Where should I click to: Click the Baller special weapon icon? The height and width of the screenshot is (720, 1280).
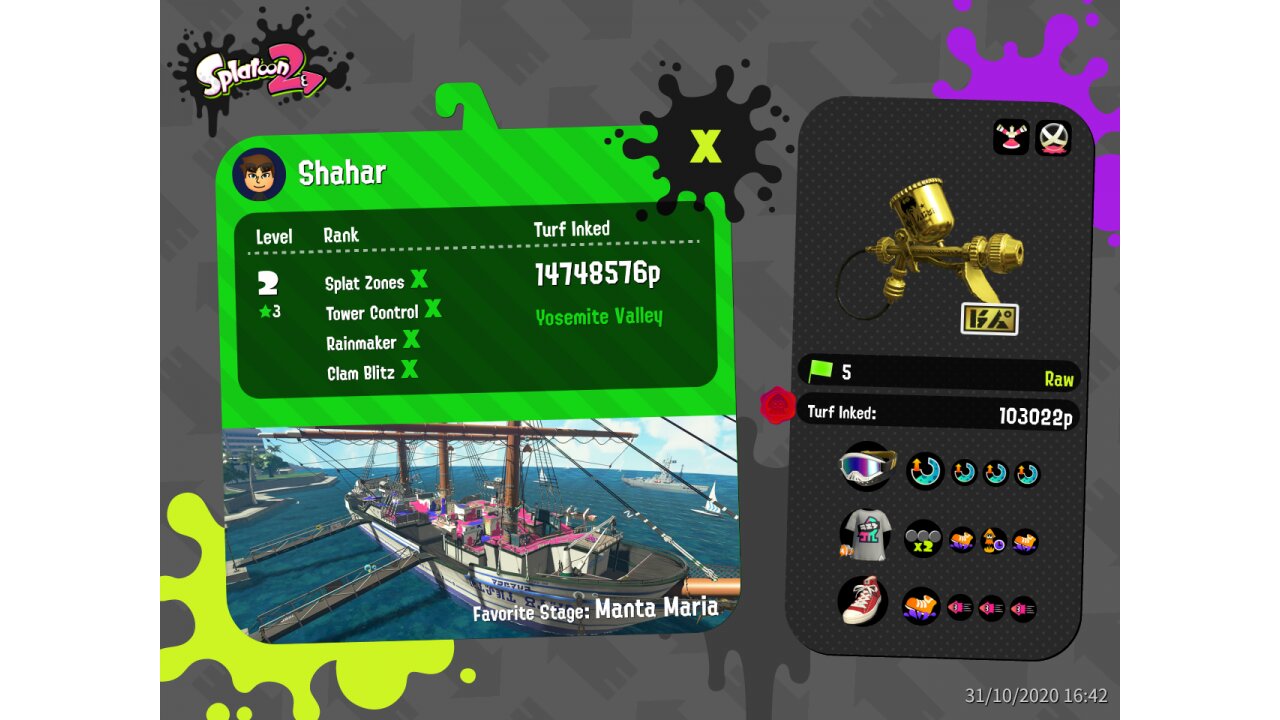pos(1052,138)
